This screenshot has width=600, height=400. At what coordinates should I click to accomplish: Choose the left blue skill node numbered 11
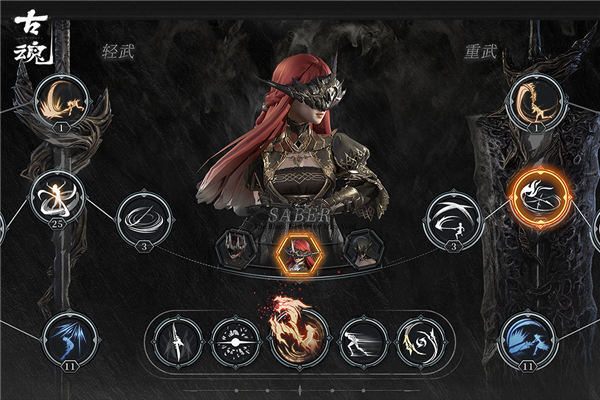click(x=71, y=338)
